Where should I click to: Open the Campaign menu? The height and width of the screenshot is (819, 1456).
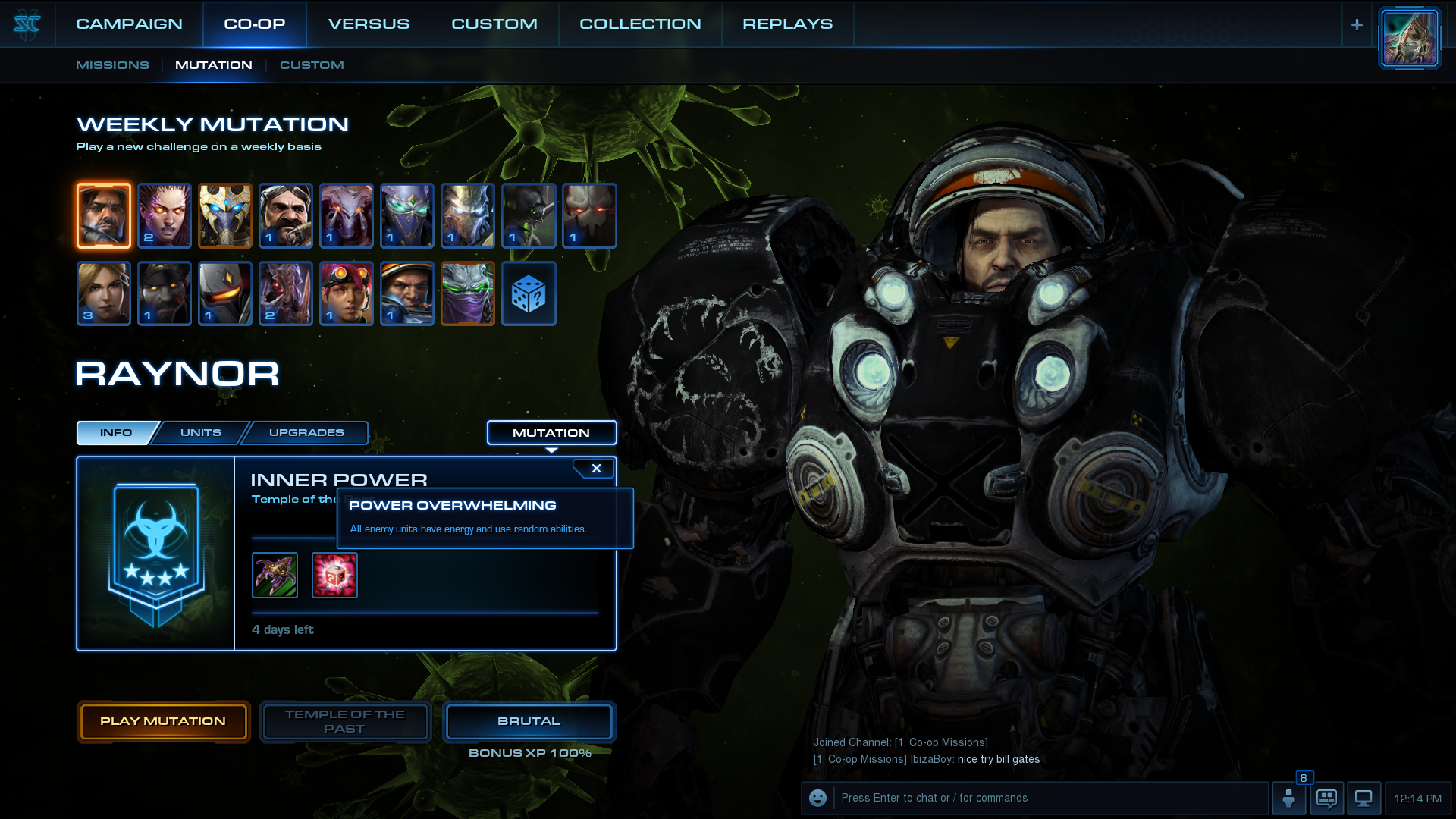[x=129, y=24]
